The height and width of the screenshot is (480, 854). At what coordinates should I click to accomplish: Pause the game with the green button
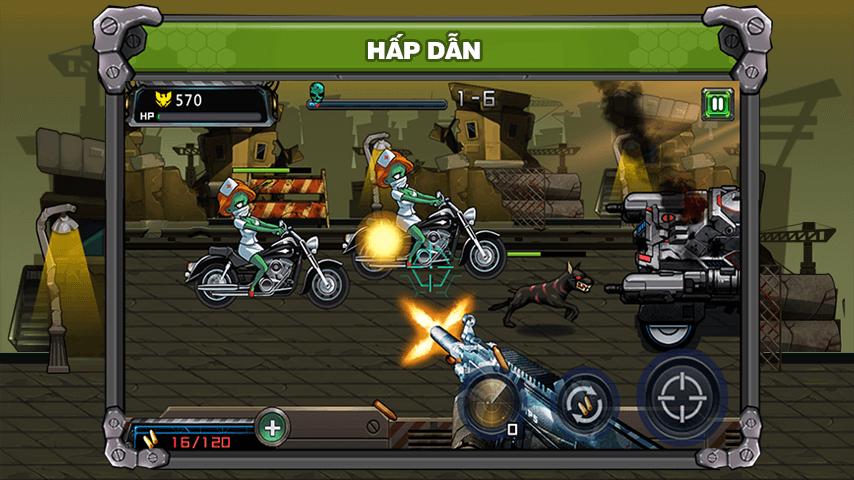(716, 103)
